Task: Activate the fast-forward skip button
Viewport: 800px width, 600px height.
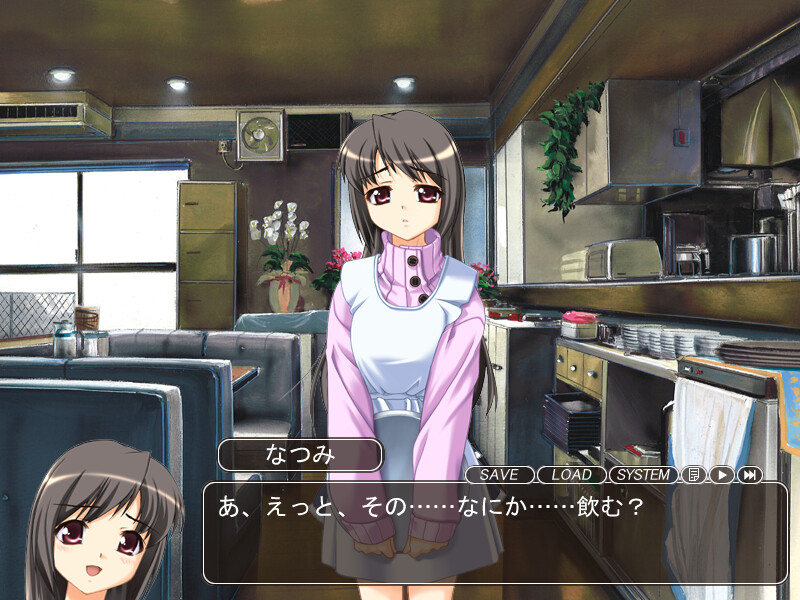Action: pyautogui.click(x=750, y=475)
